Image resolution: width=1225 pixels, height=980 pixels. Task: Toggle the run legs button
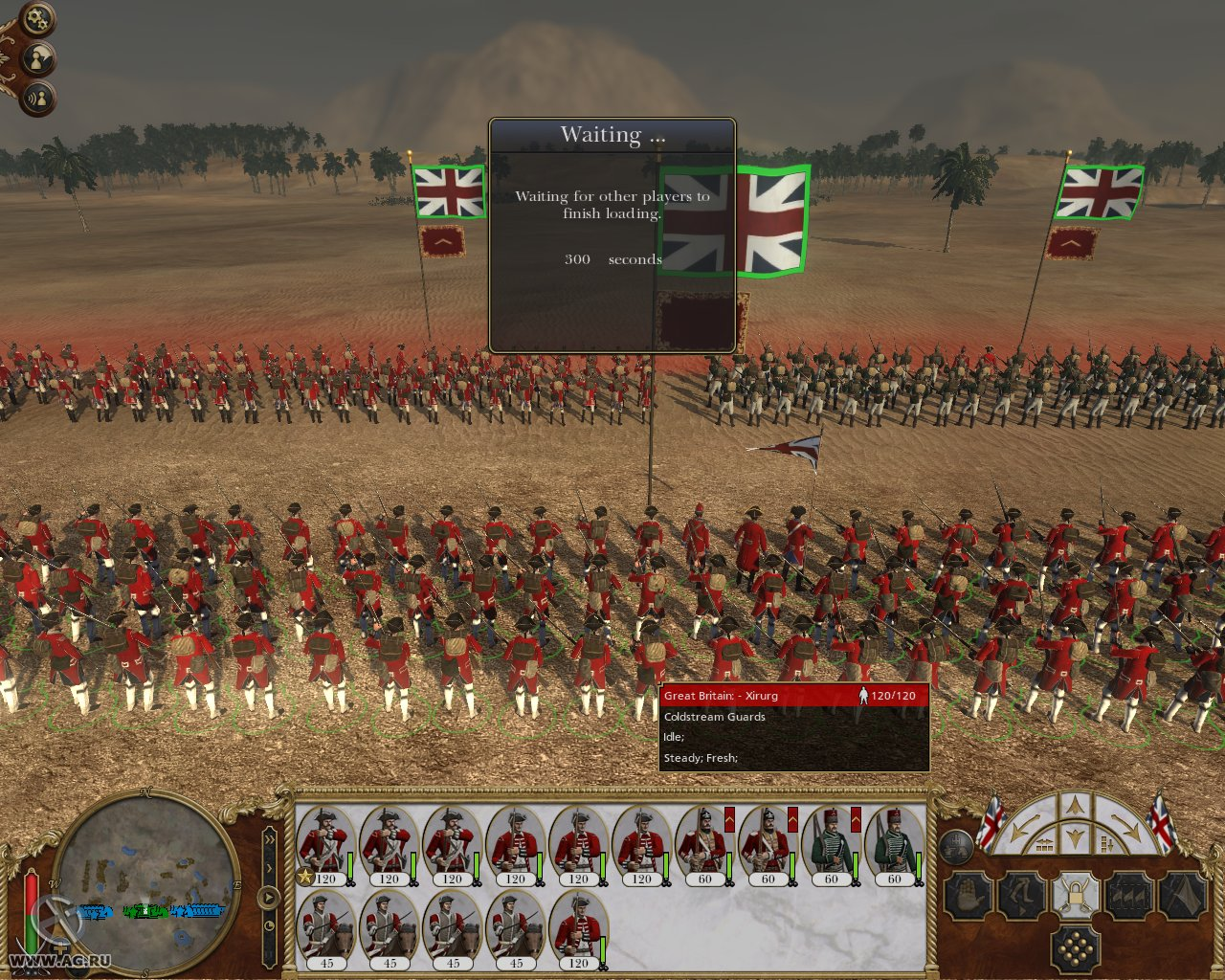click(1020, 897)
